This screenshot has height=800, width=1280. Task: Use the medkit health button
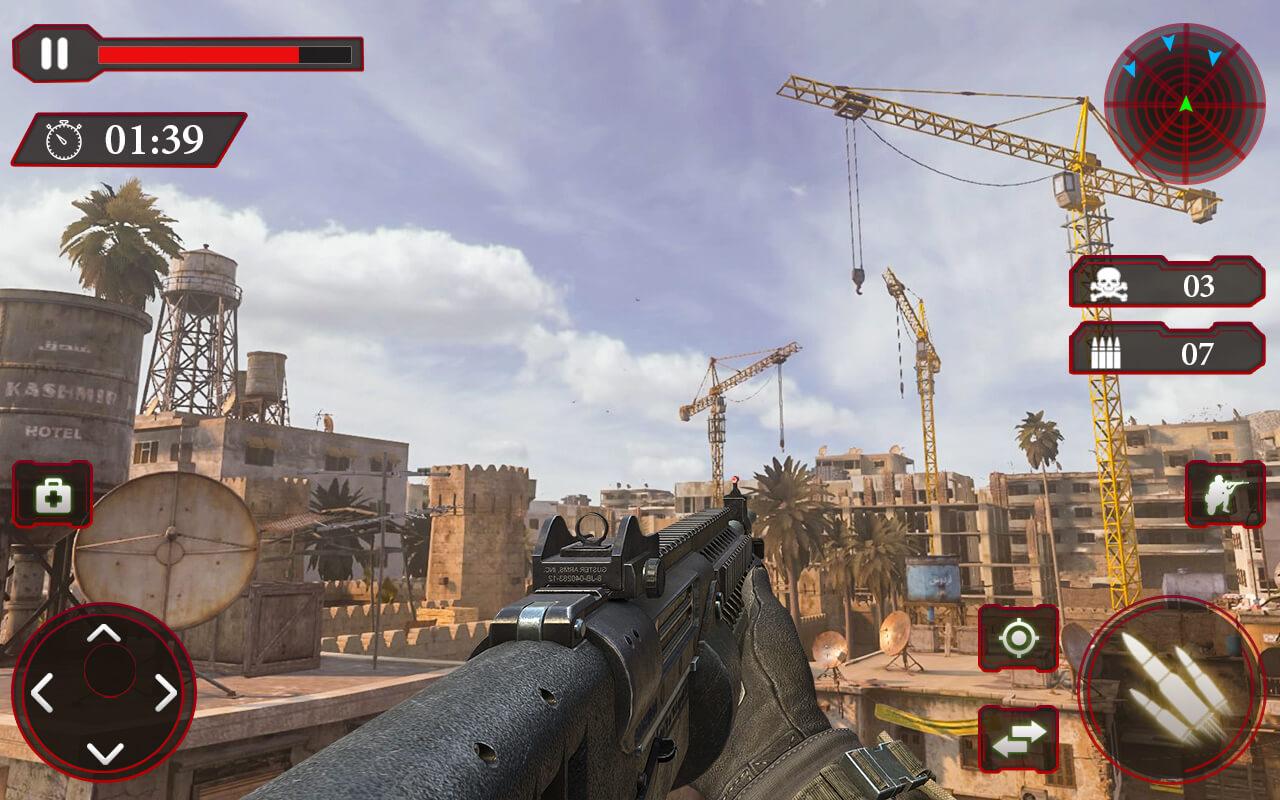click(52, 494)
